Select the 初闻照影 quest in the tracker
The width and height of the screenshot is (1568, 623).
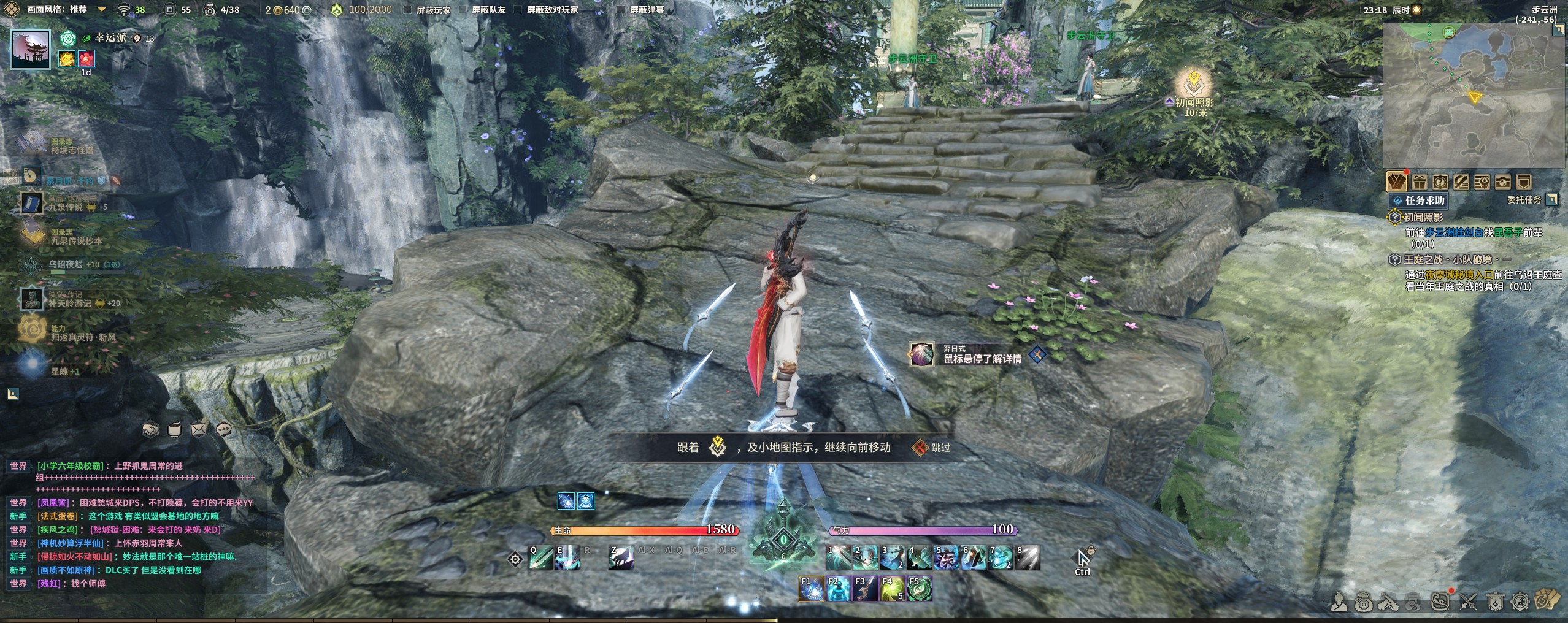1423,217
